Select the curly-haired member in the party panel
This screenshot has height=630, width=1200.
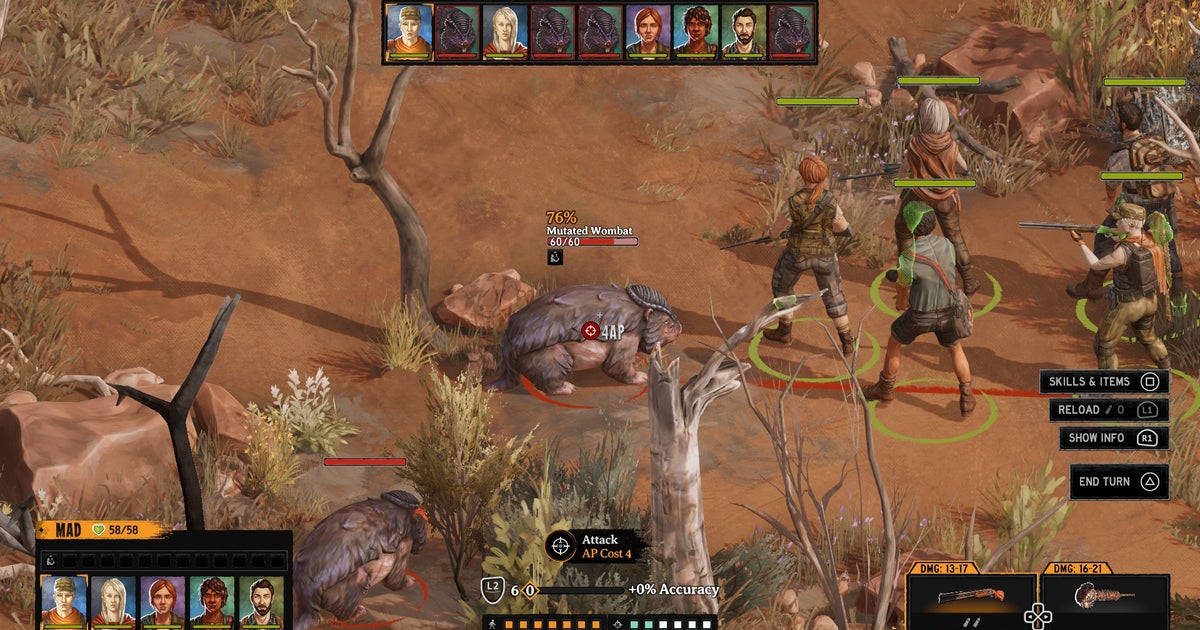(211, 600)
